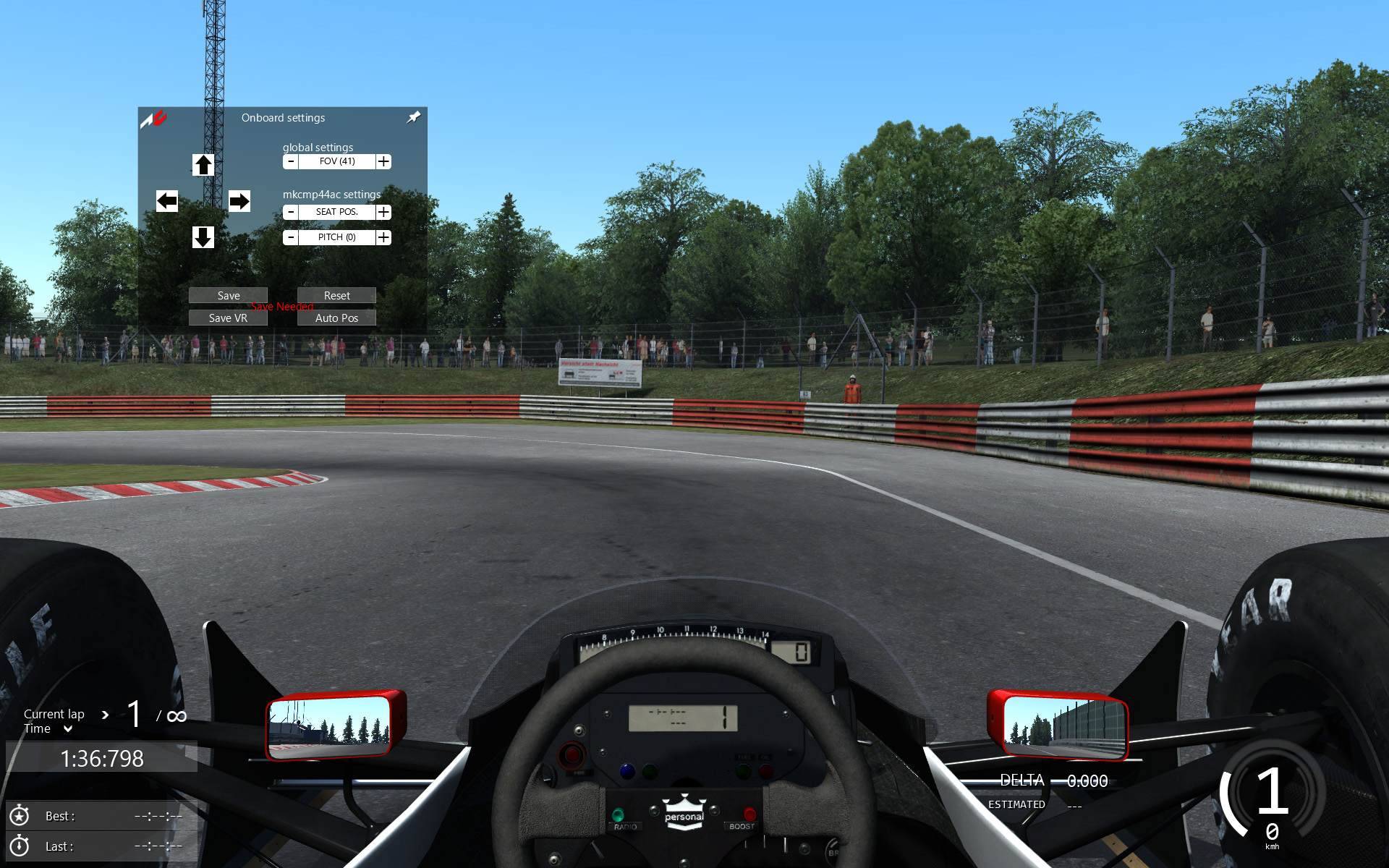Shift the seat using the left arrow
The height and width of the screenshot is (868, 1389).
pos(167,201)
